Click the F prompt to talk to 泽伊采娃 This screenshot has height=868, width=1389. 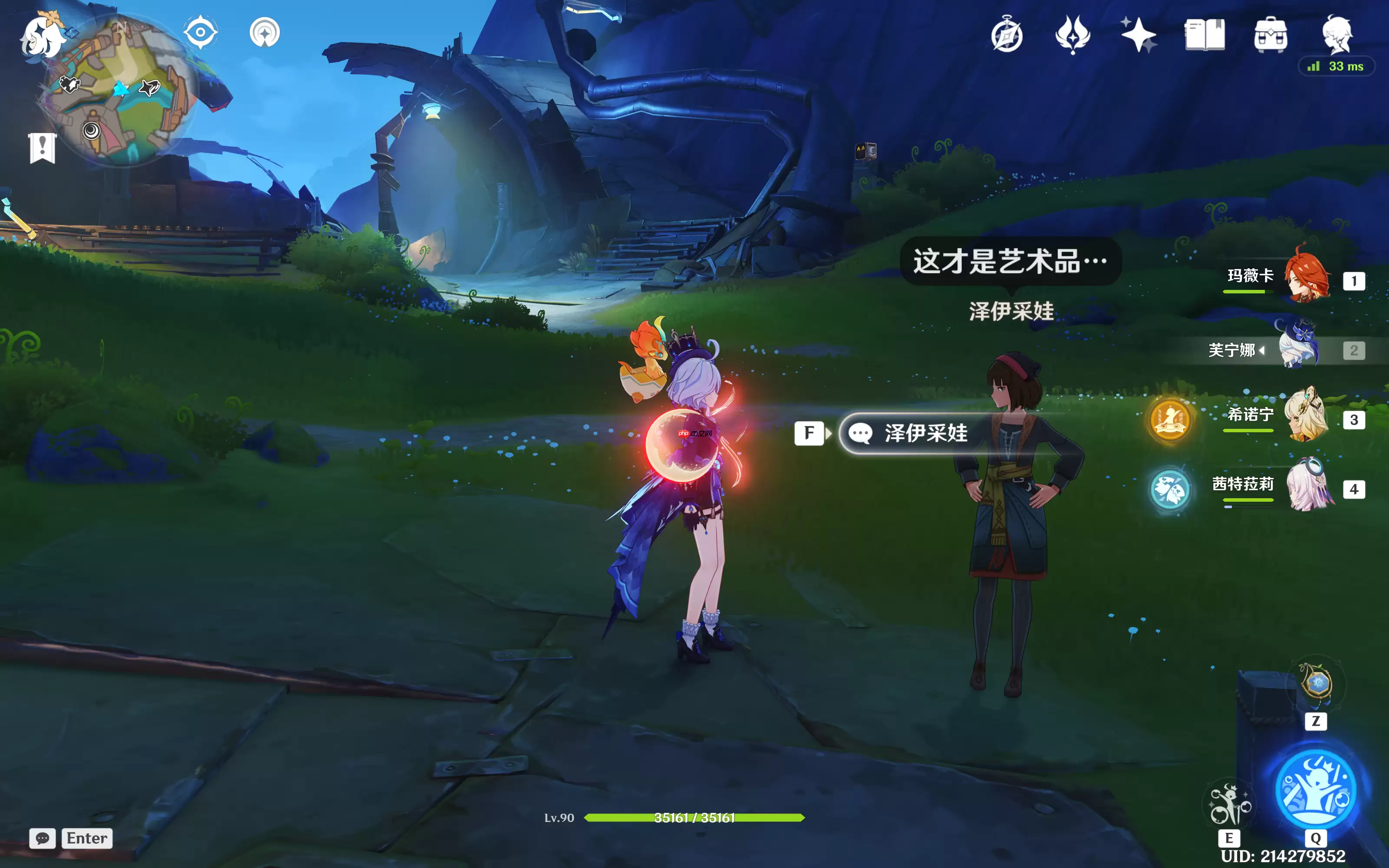809,434
